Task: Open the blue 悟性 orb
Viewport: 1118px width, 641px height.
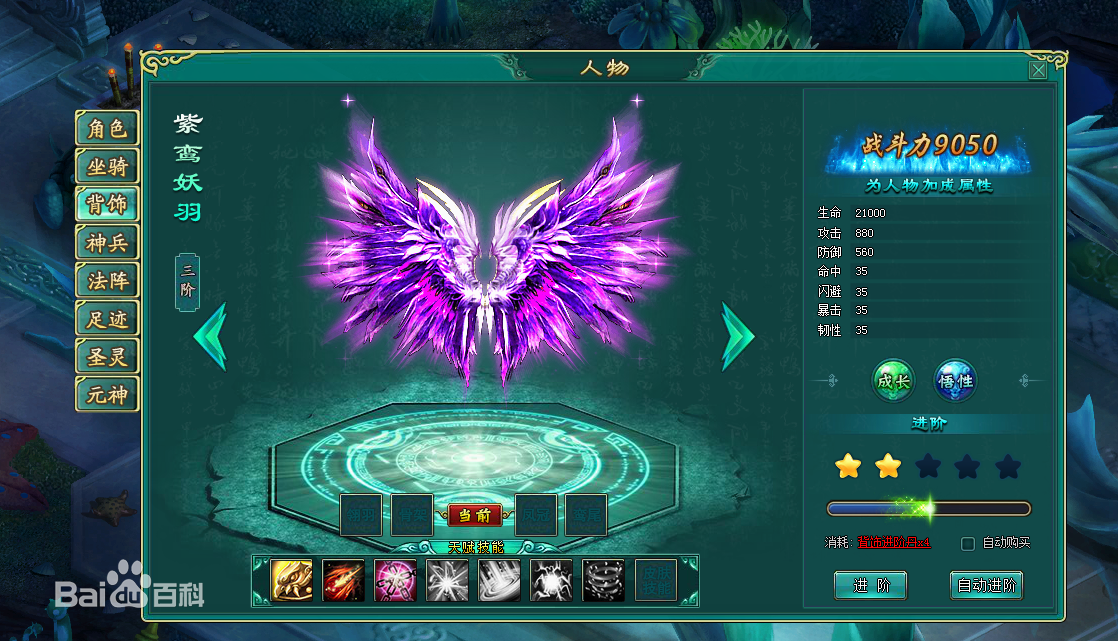Action: (954, 381)
